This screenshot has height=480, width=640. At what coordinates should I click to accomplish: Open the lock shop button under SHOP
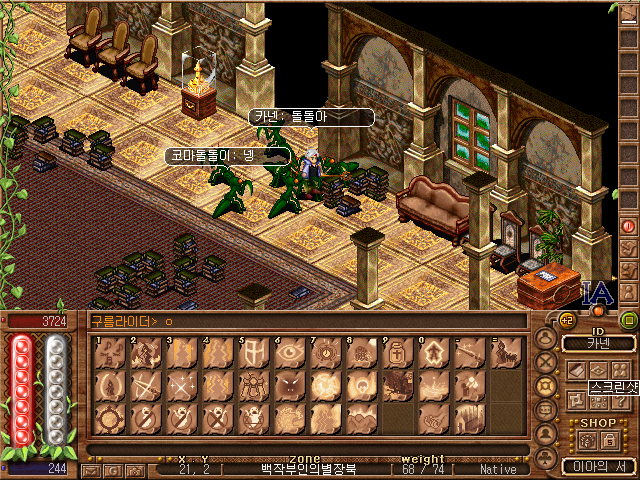coord(605,440)
